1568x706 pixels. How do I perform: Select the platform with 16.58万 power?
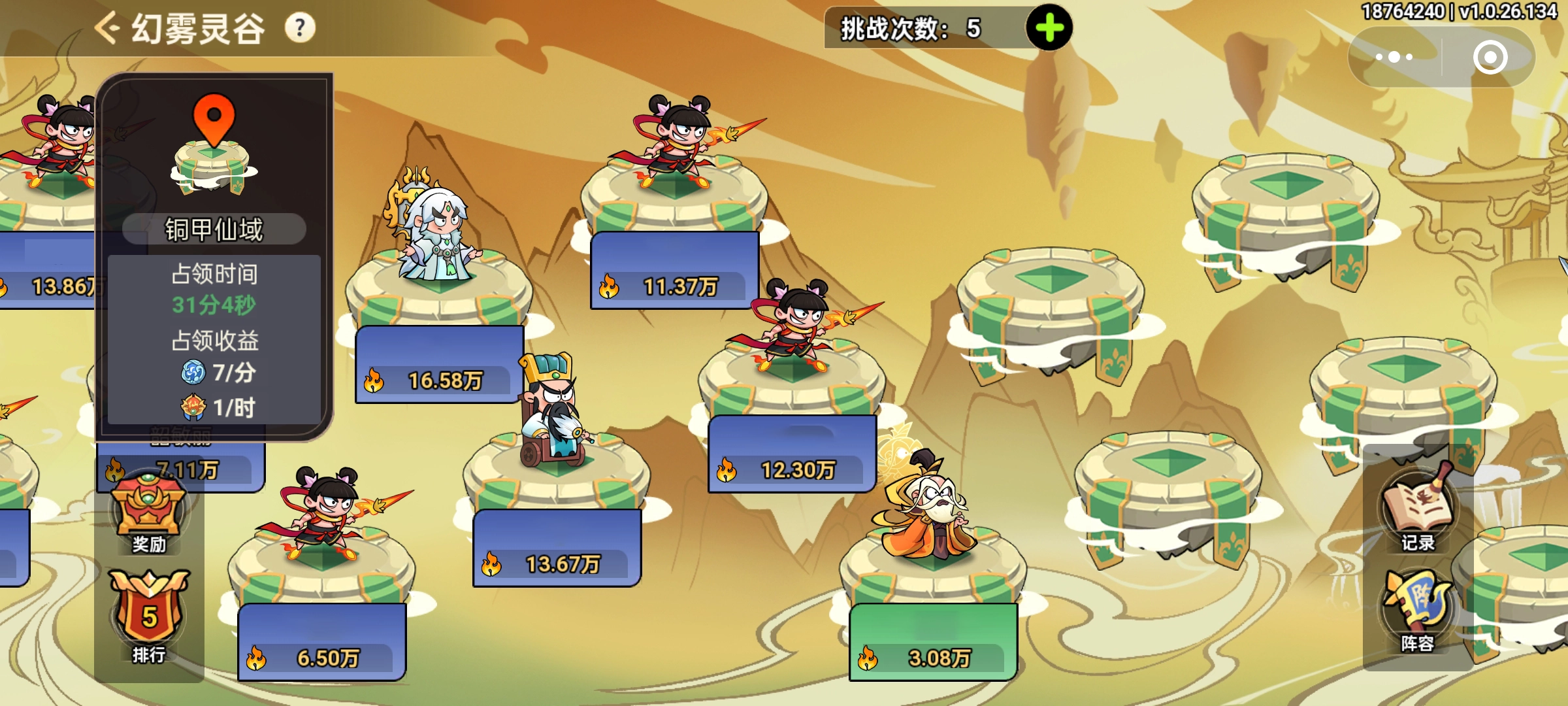(439, 294)
